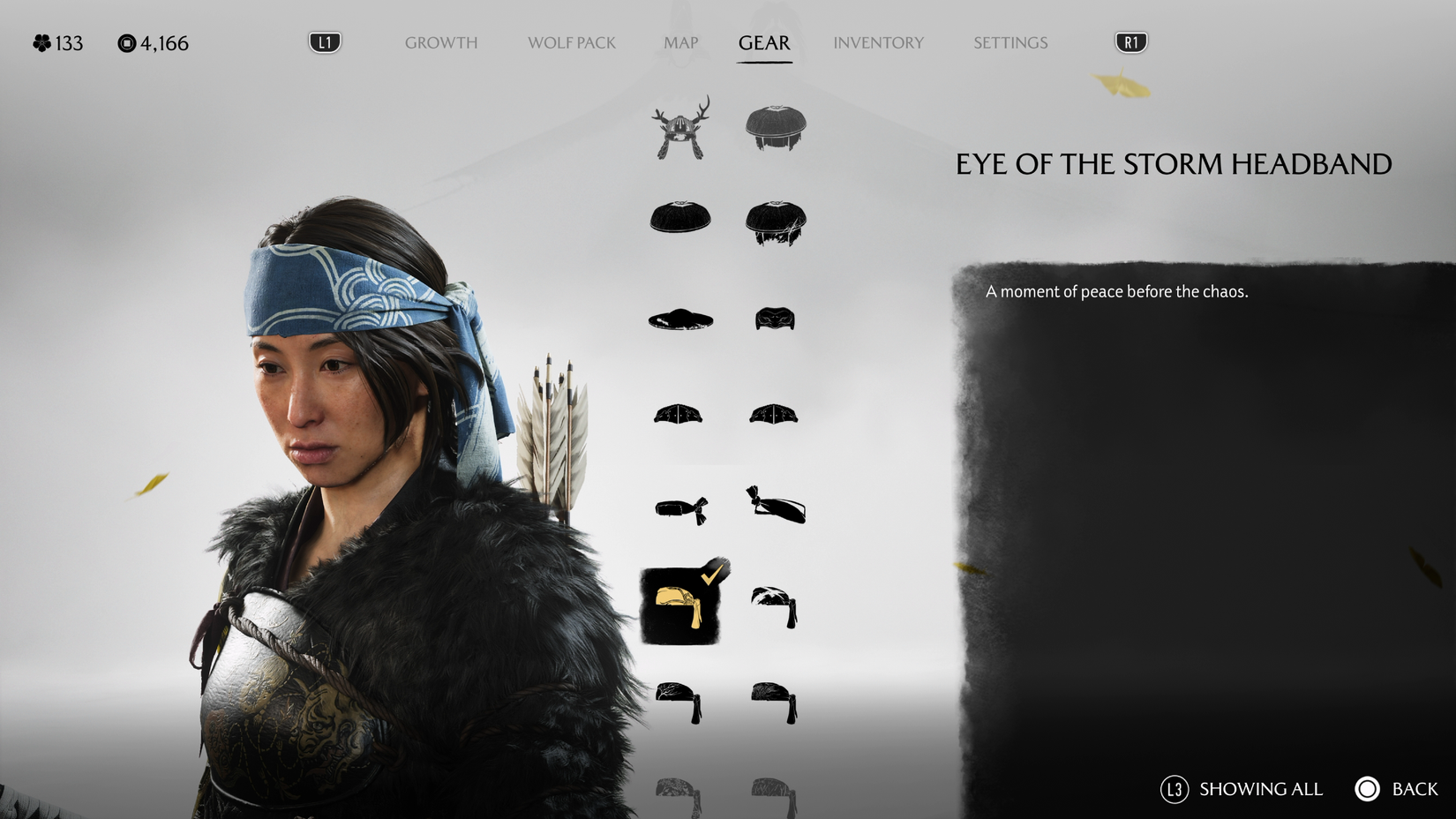Click the Ghost Flowers counter showing 133
Image resolution: width=1456 pixels, height=819 pixels.
57,42
